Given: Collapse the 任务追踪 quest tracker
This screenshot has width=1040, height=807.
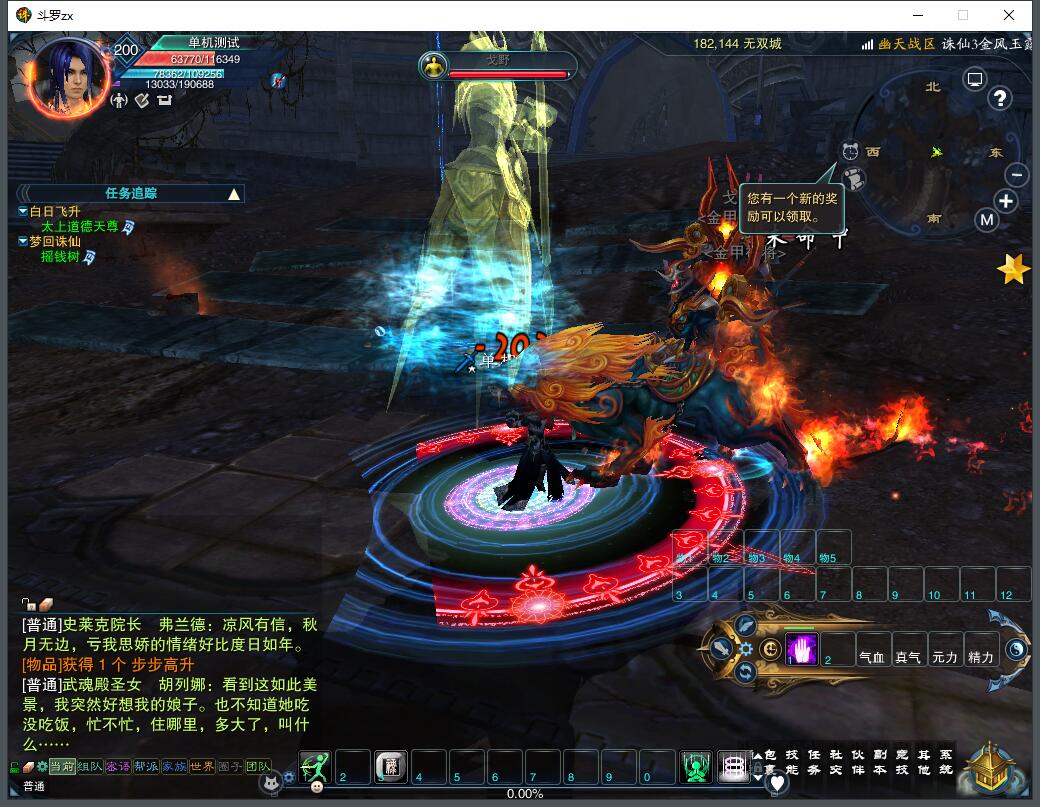Looking at the screenshot, I should tap(234, 194).
